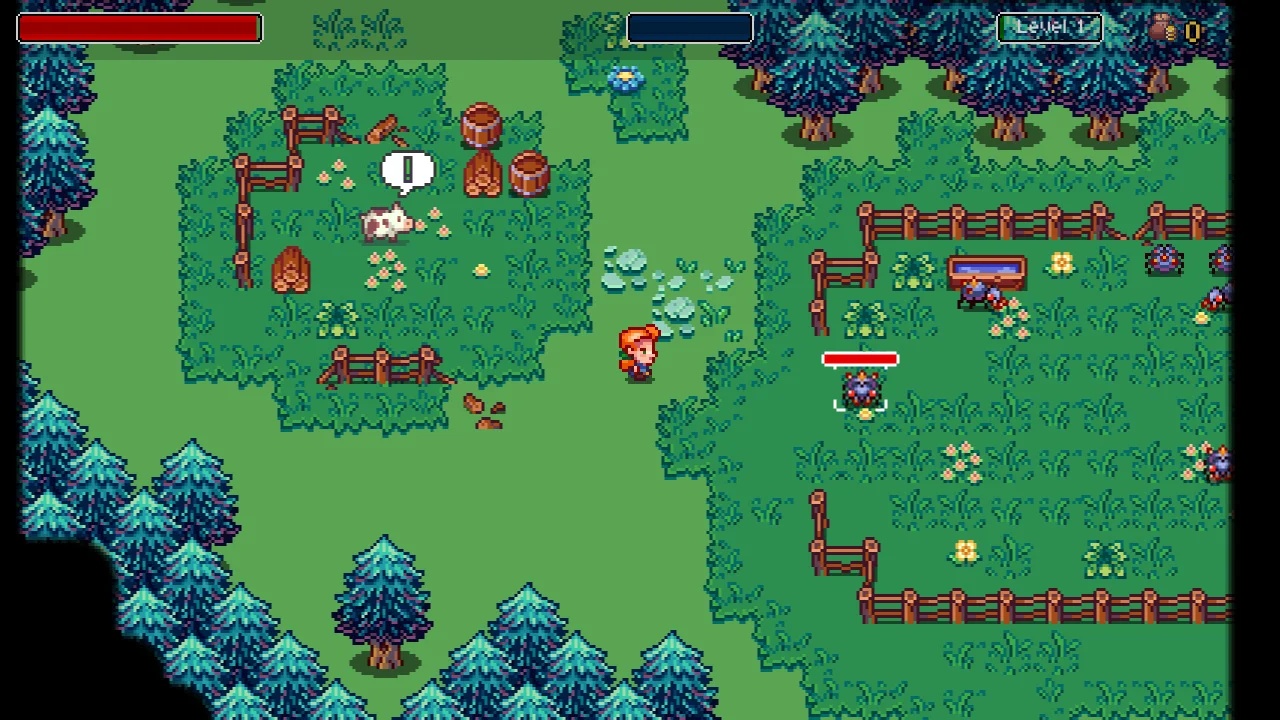
Task: Select the red-haired player character
Action: click(640, 352)
